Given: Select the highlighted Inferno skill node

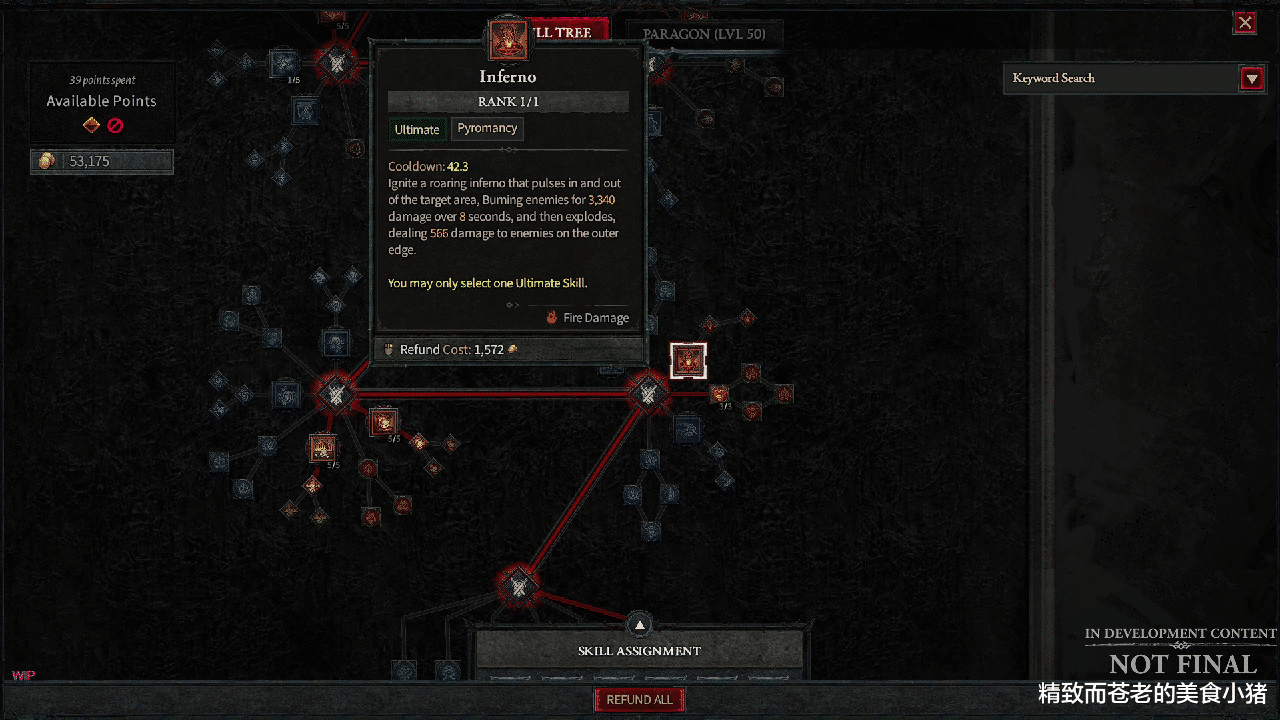Looking at the screenshot, I should (x=688, y=361).
